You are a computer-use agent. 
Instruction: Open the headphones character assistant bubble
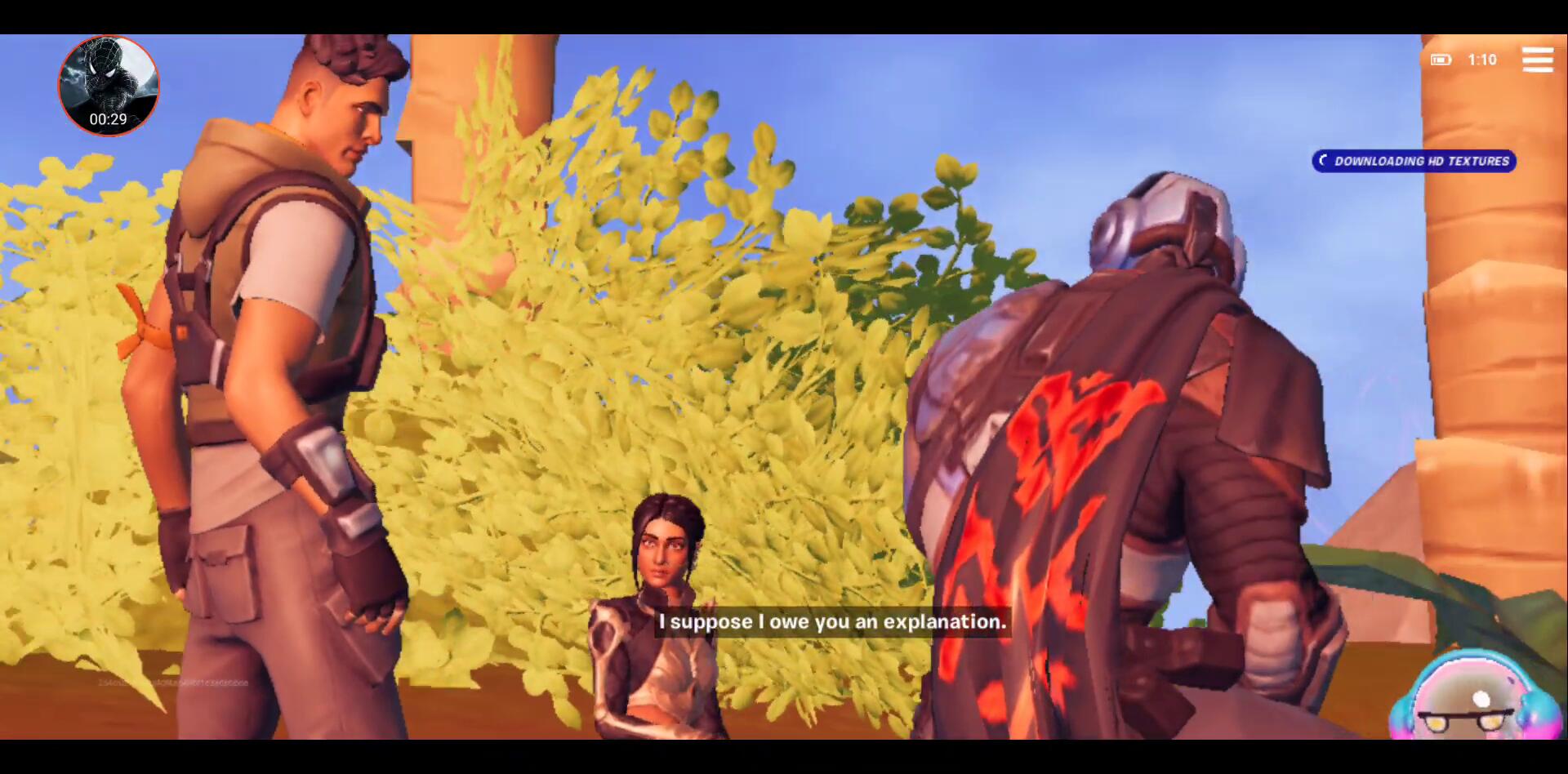point(1477,700)
